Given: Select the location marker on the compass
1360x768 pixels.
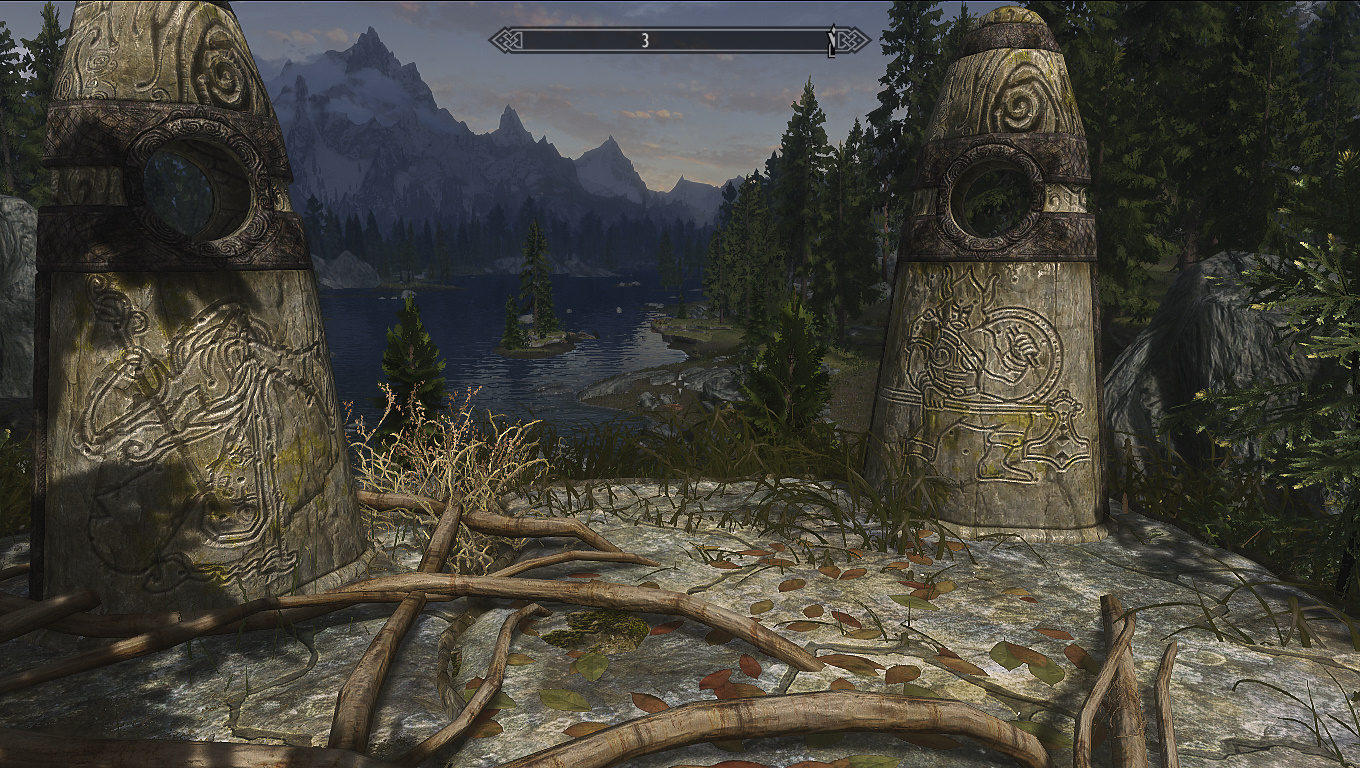Looking at the screenshot, I should tap(832, 40).
